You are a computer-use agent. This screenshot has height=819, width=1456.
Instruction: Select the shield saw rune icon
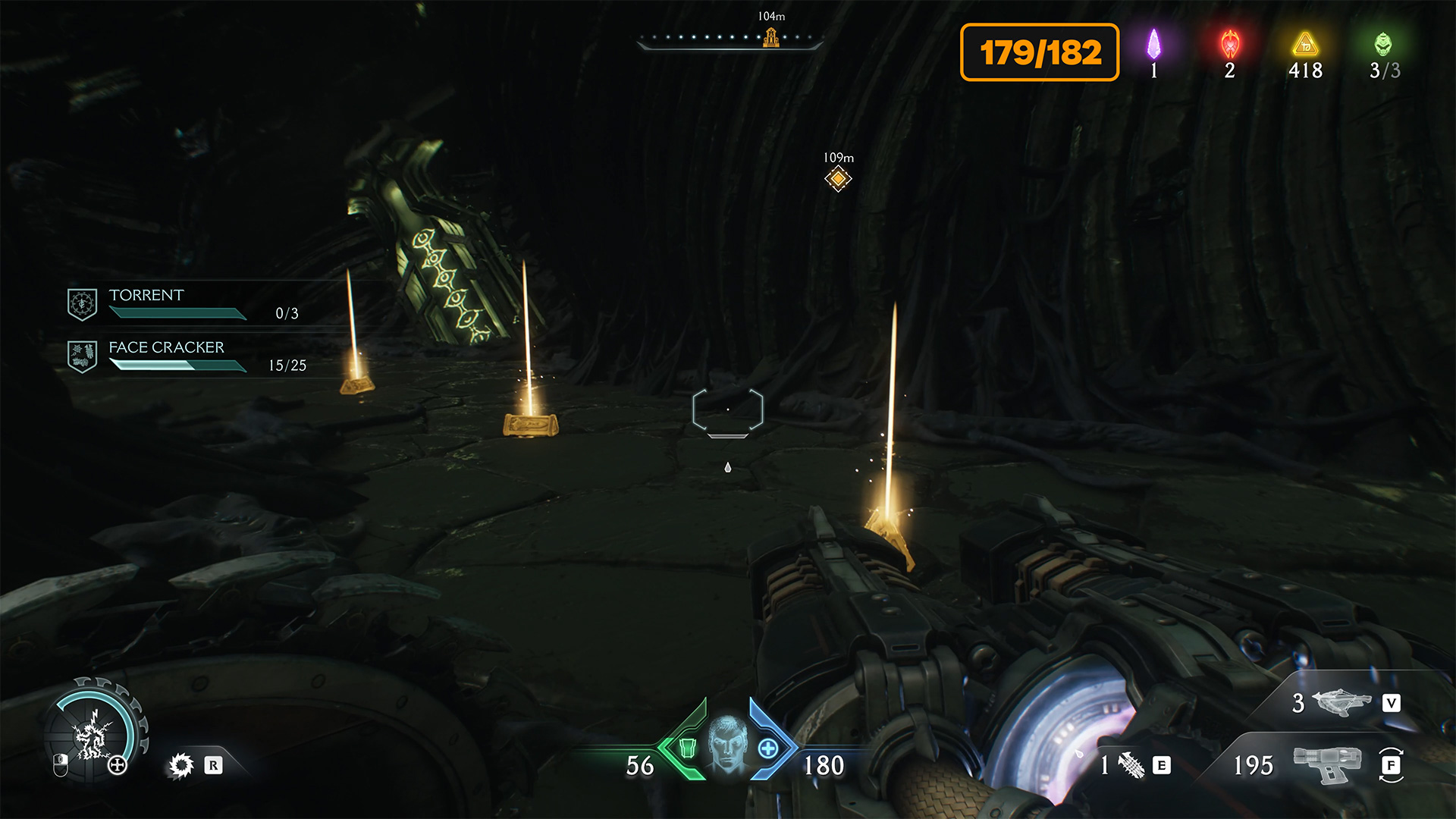pos(181,765)
